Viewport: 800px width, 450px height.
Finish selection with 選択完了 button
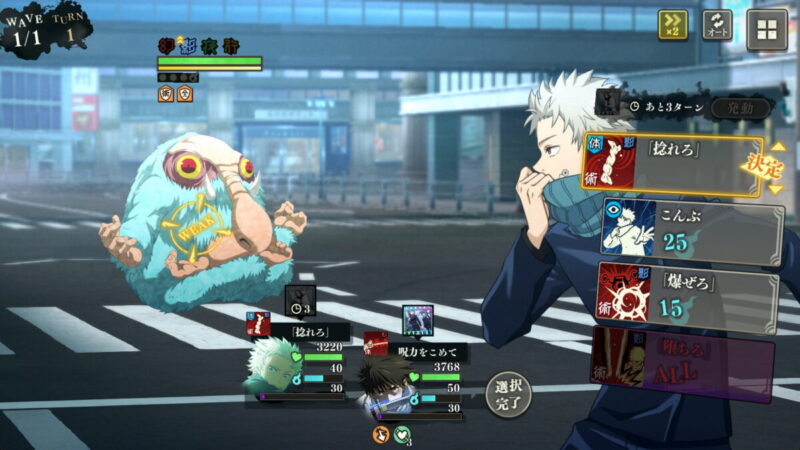508,394
